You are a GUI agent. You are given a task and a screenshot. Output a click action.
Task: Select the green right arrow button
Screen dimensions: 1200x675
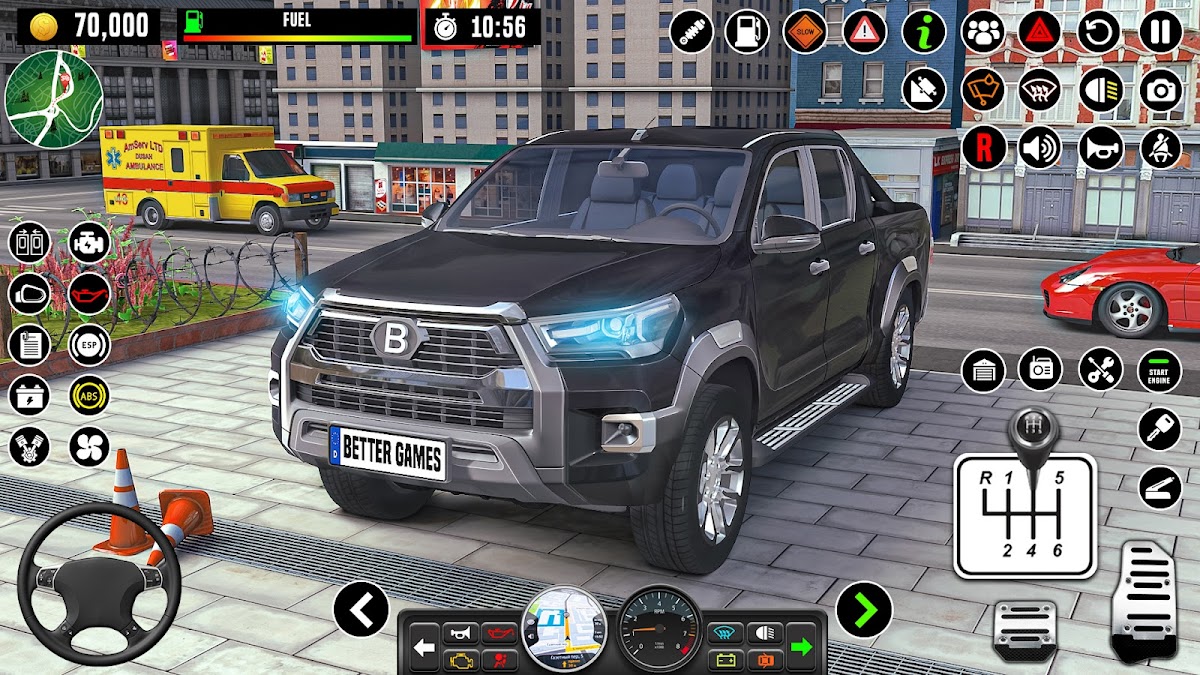(863, 609)
